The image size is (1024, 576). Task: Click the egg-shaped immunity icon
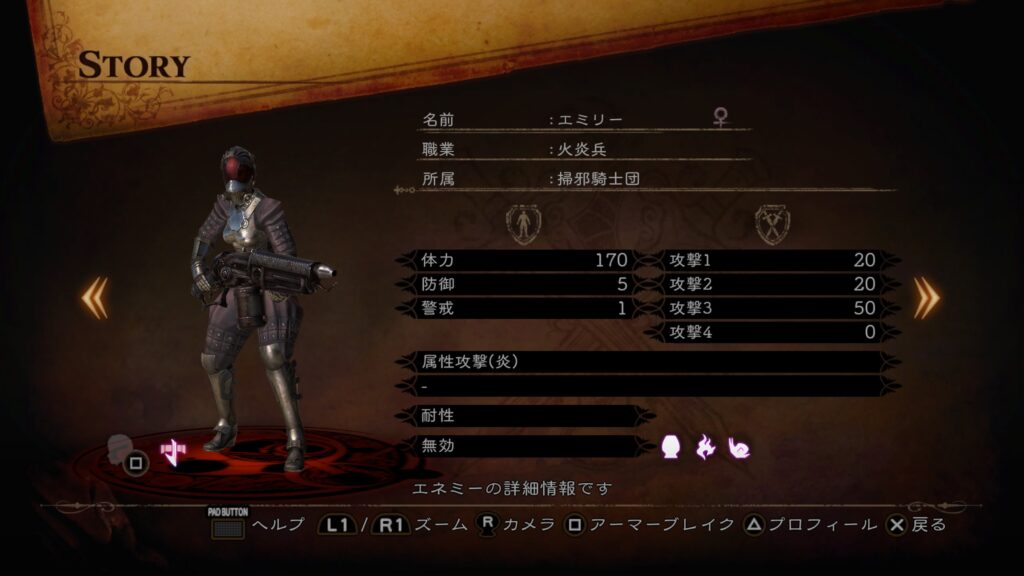tap(673, 447)
